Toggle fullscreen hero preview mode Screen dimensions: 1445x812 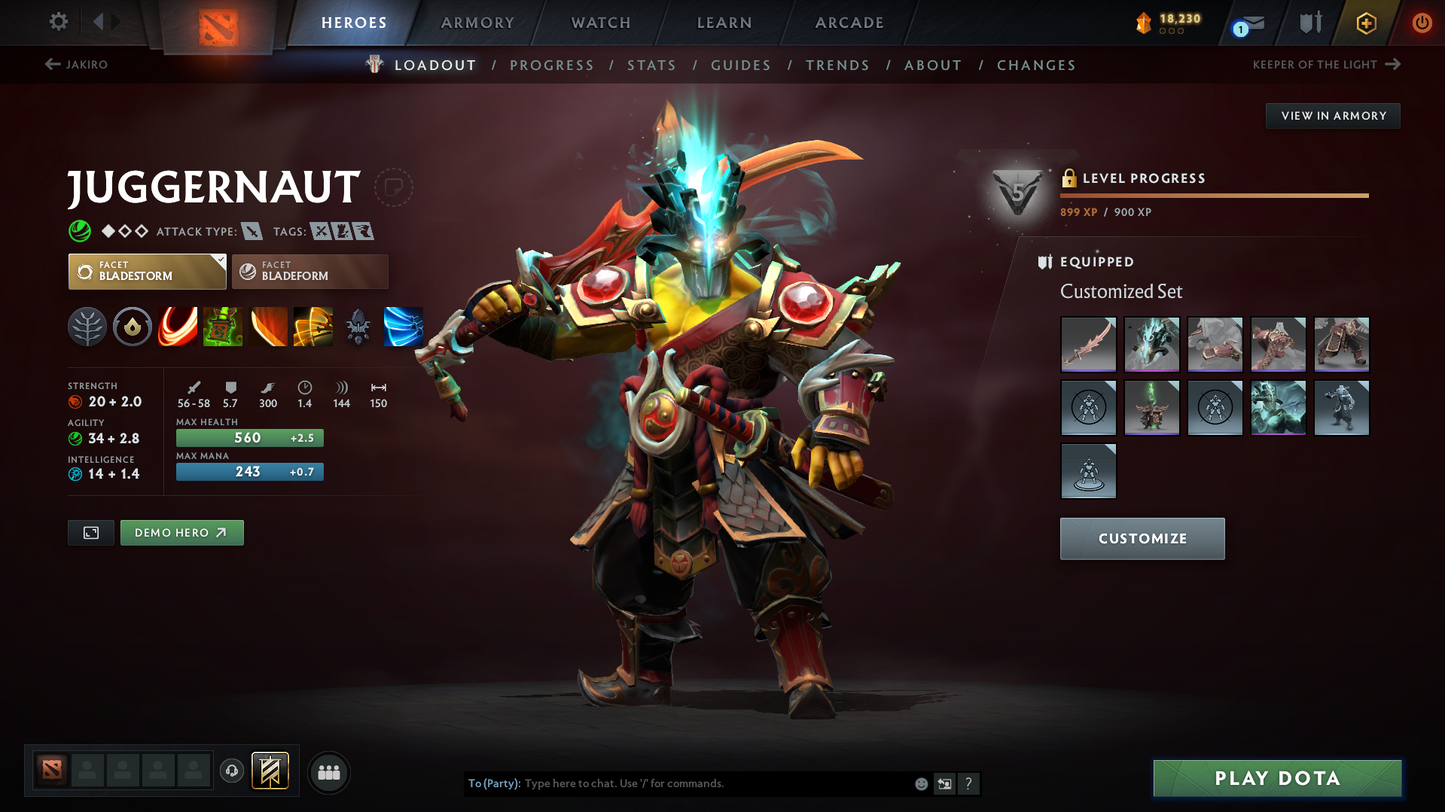pos(90,532)
